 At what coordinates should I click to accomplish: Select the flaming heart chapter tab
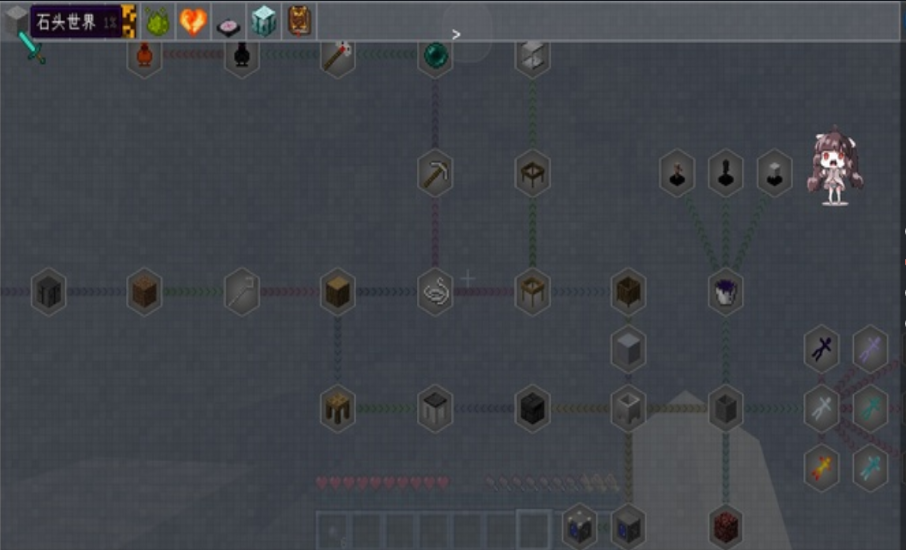[193, 21]
